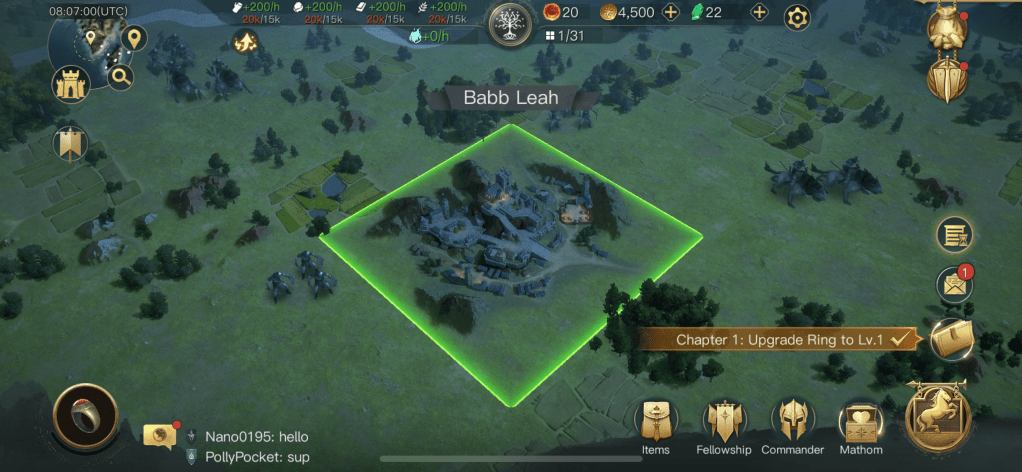Add more gold coins with plus button
The height and width of the screenshot is (472, 1022).
tap(670, 13)
